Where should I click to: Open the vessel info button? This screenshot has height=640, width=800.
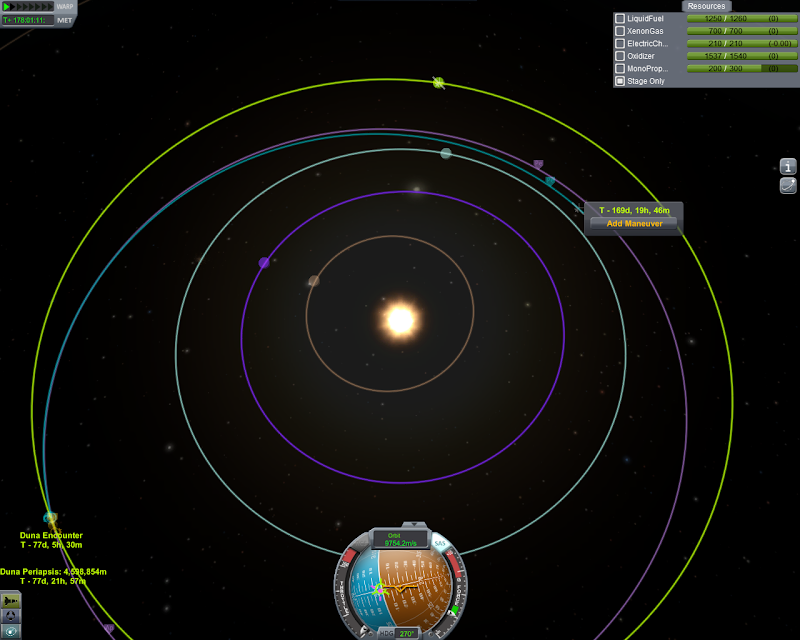(788, 166)
